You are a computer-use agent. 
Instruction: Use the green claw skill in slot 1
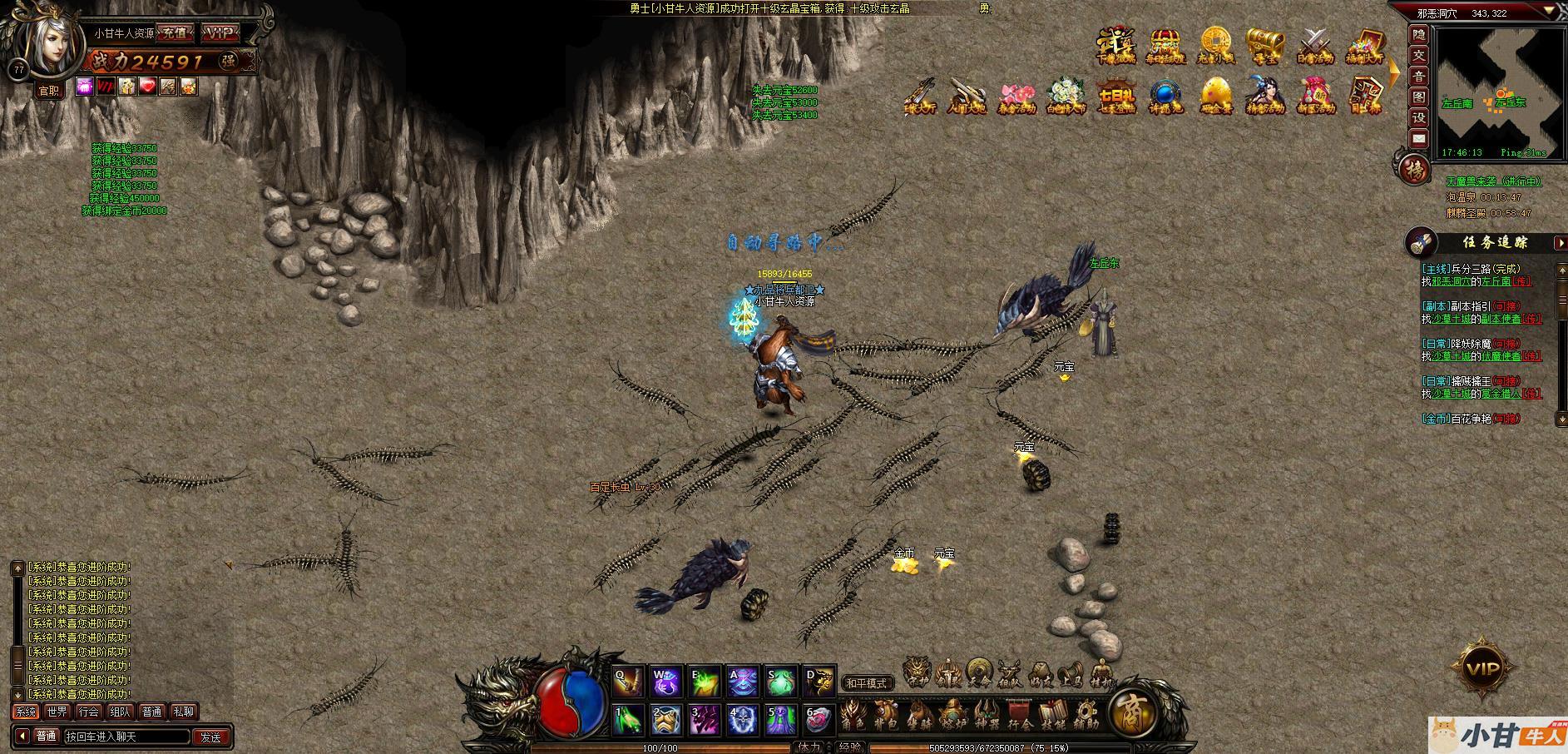point(628,719)
